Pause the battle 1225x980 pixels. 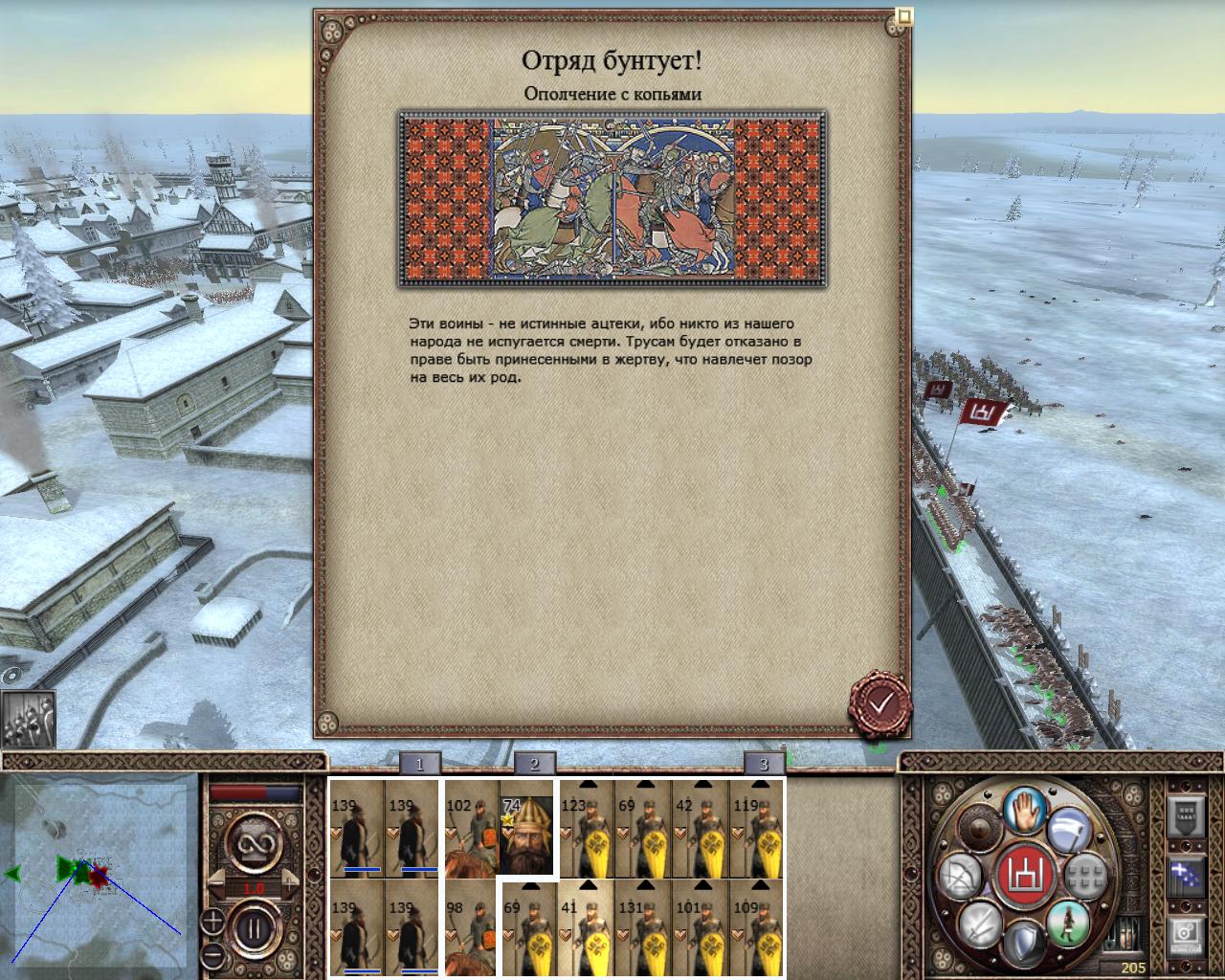pos(254,927)
